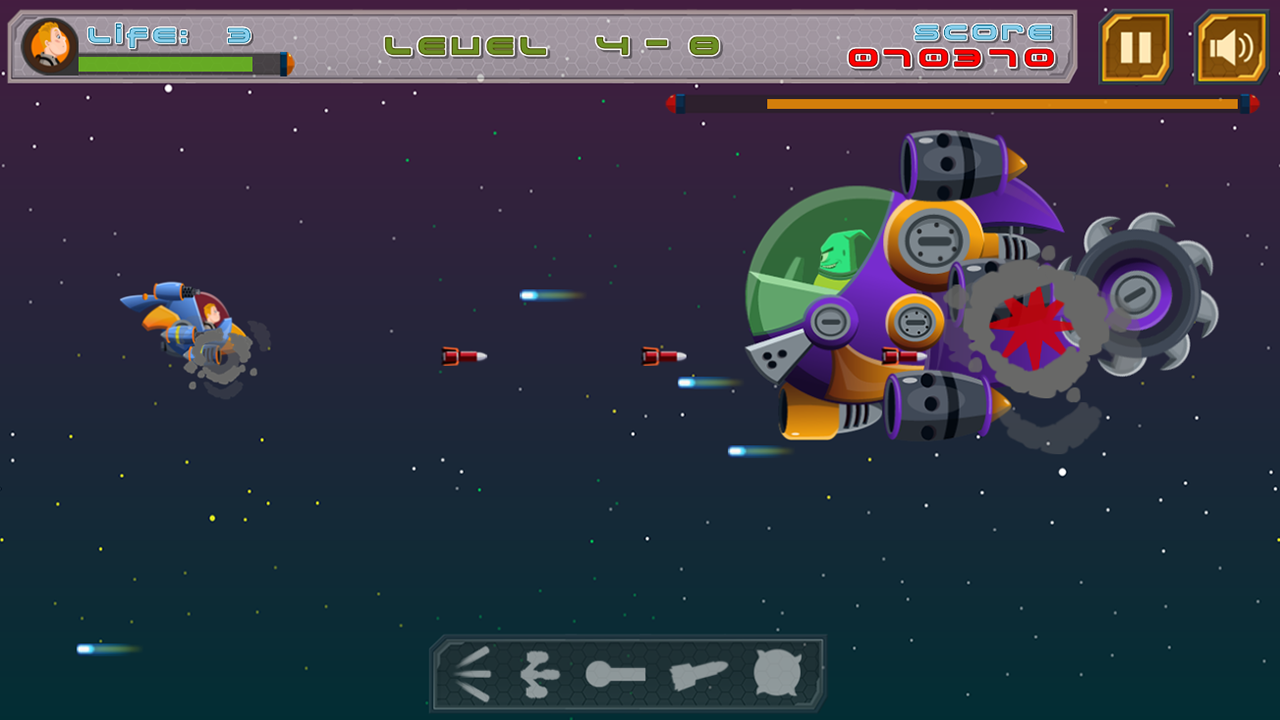Choose the wingman ship power-up icon
The width and height of the screenshot is (1280, 720).
click(541, 674)
